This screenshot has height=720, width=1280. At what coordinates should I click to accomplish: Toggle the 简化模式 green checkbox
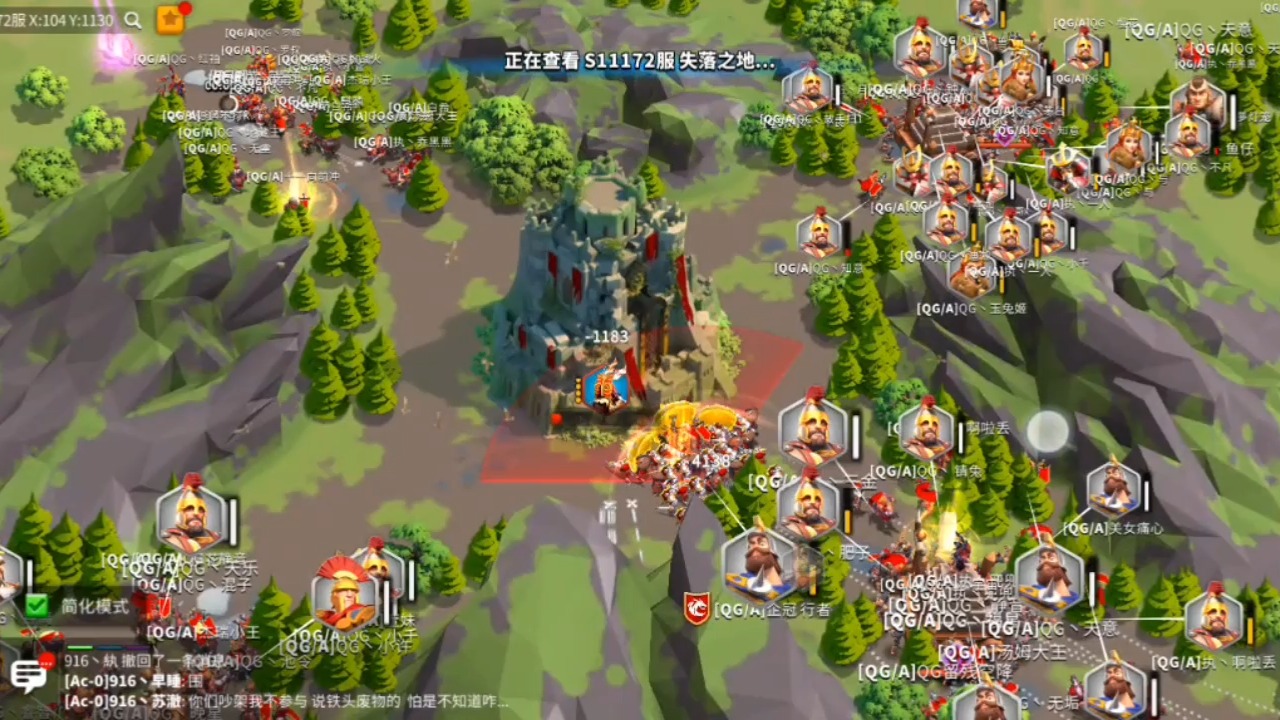pos(37,605)
